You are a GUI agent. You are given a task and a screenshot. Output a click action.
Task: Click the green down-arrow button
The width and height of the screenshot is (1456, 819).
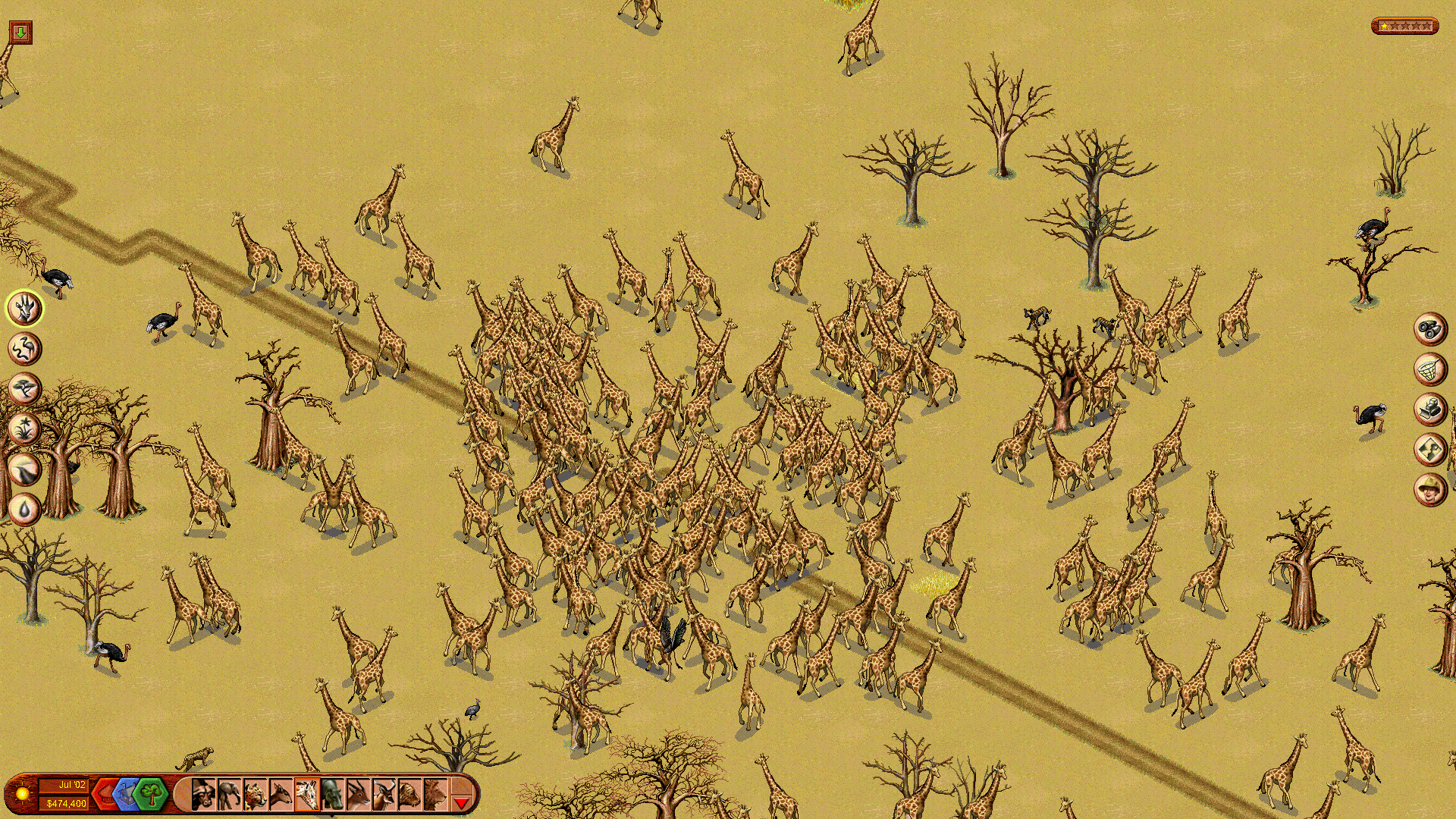point(20,32)
